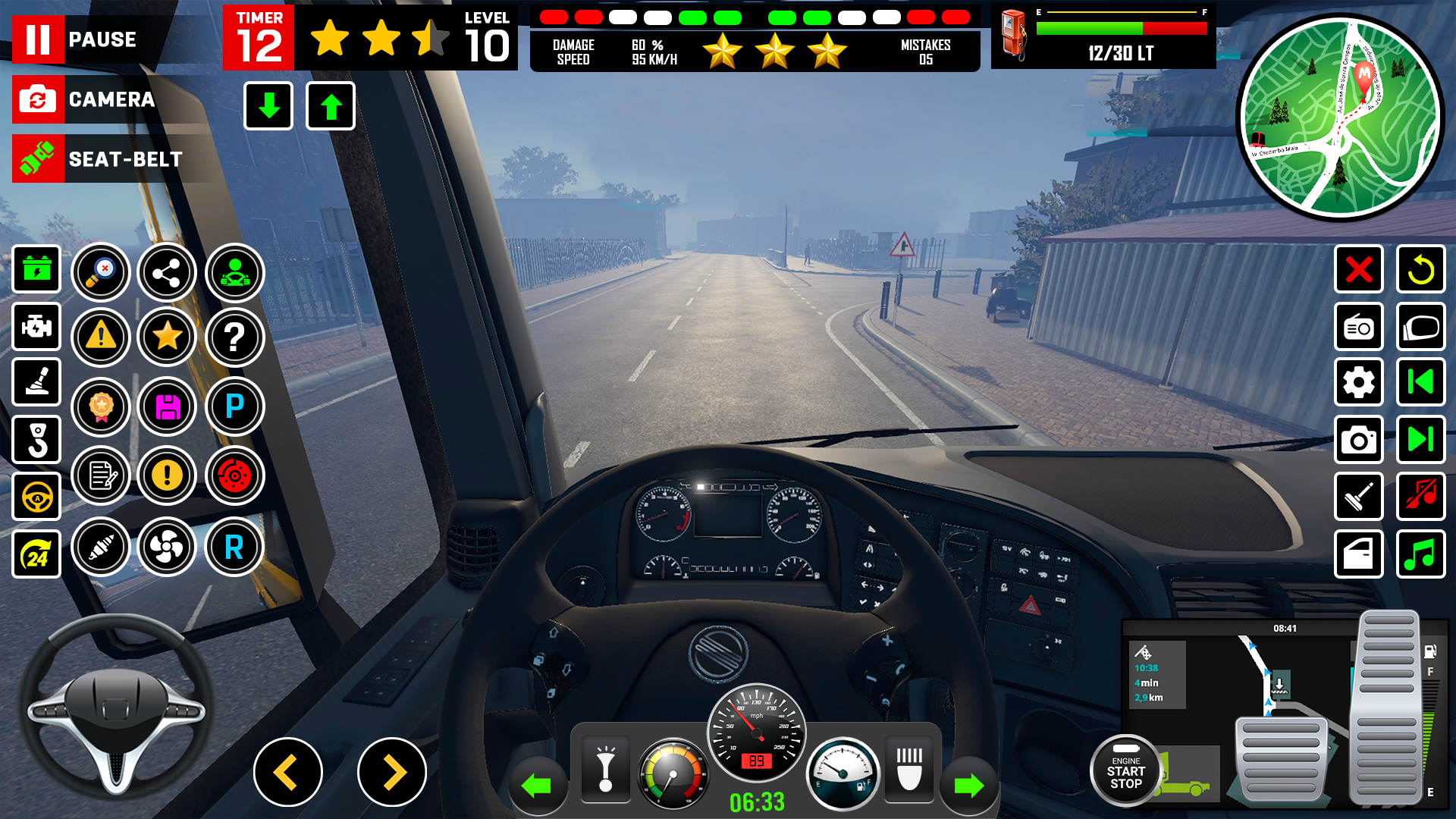
Task: Toggle the Engine Start Stop button
Action: point(1125,771)
